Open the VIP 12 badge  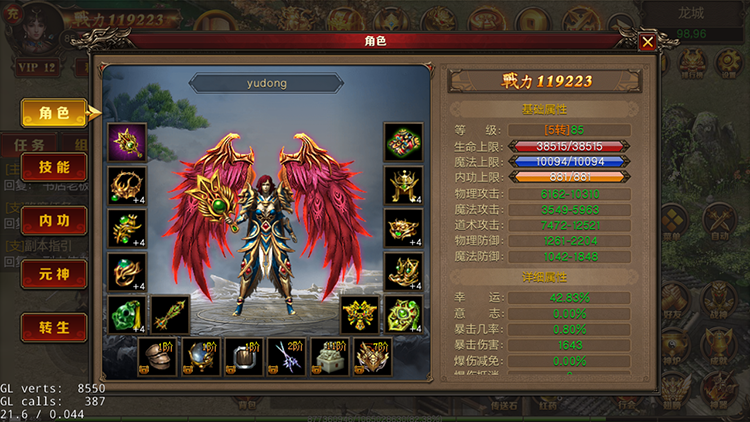[x=36, y=67]
